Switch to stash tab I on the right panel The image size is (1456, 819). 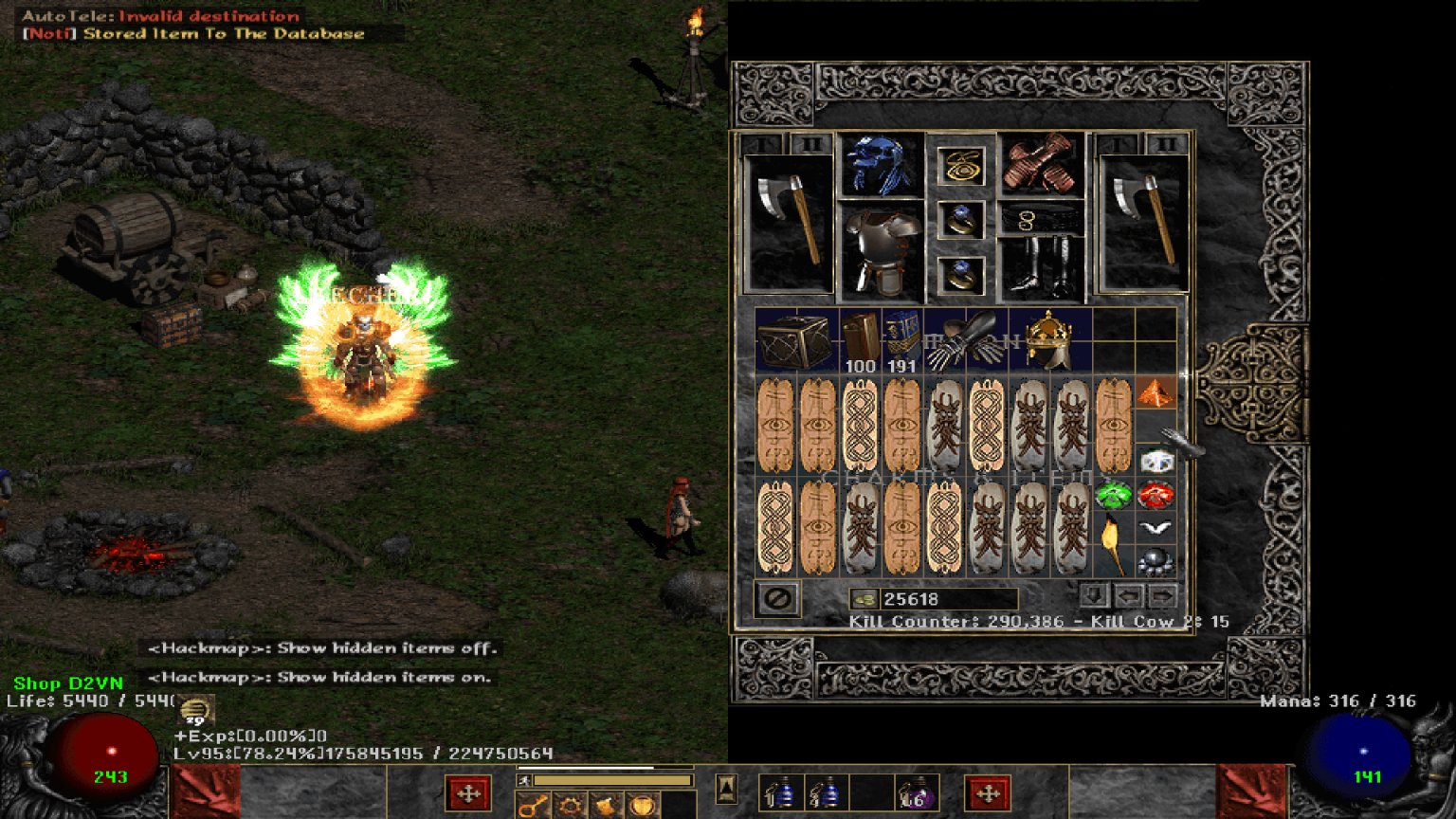(1116, 142)
